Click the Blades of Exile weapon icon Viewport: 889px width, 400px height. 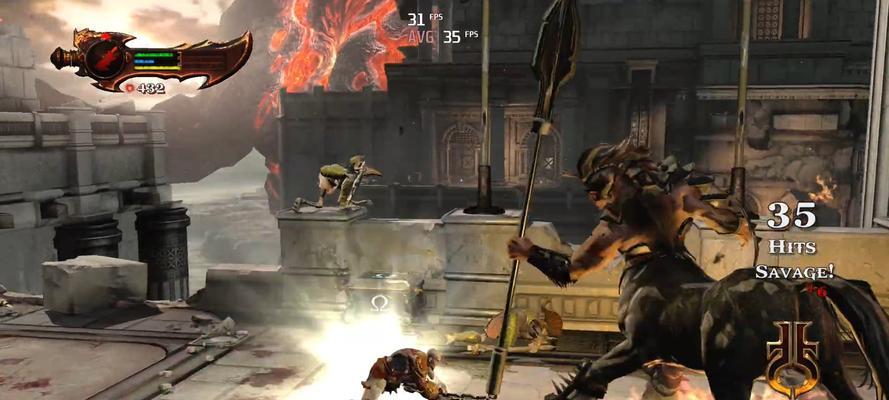tap(150, 58)
